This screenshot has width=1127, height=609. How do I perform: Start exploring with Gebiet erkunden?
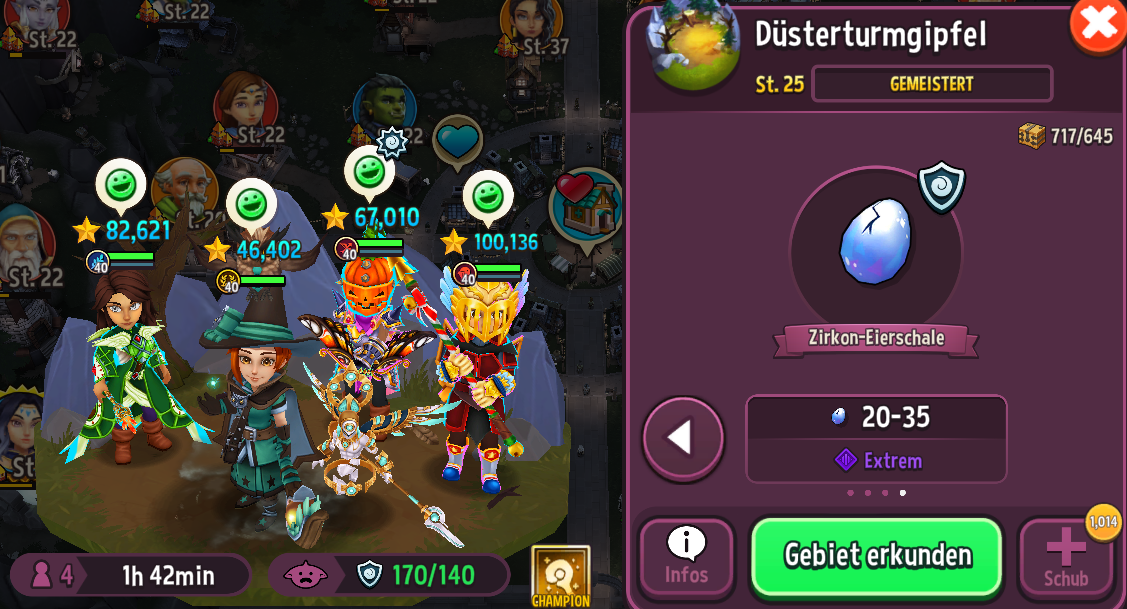coord(877,556)
